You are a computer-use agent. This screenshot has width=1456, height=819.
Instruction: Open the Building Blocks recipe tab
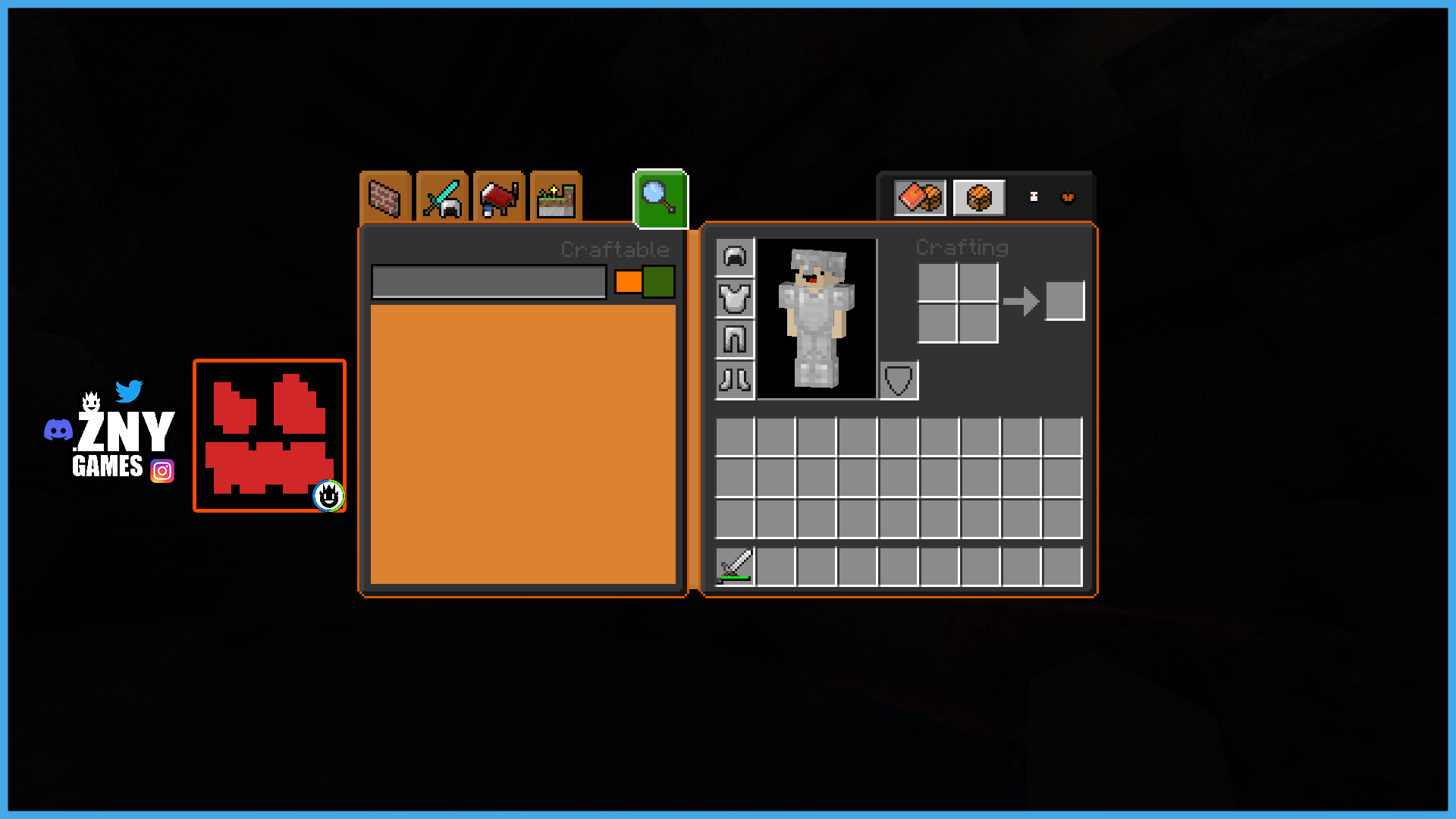tap(384, 198)
